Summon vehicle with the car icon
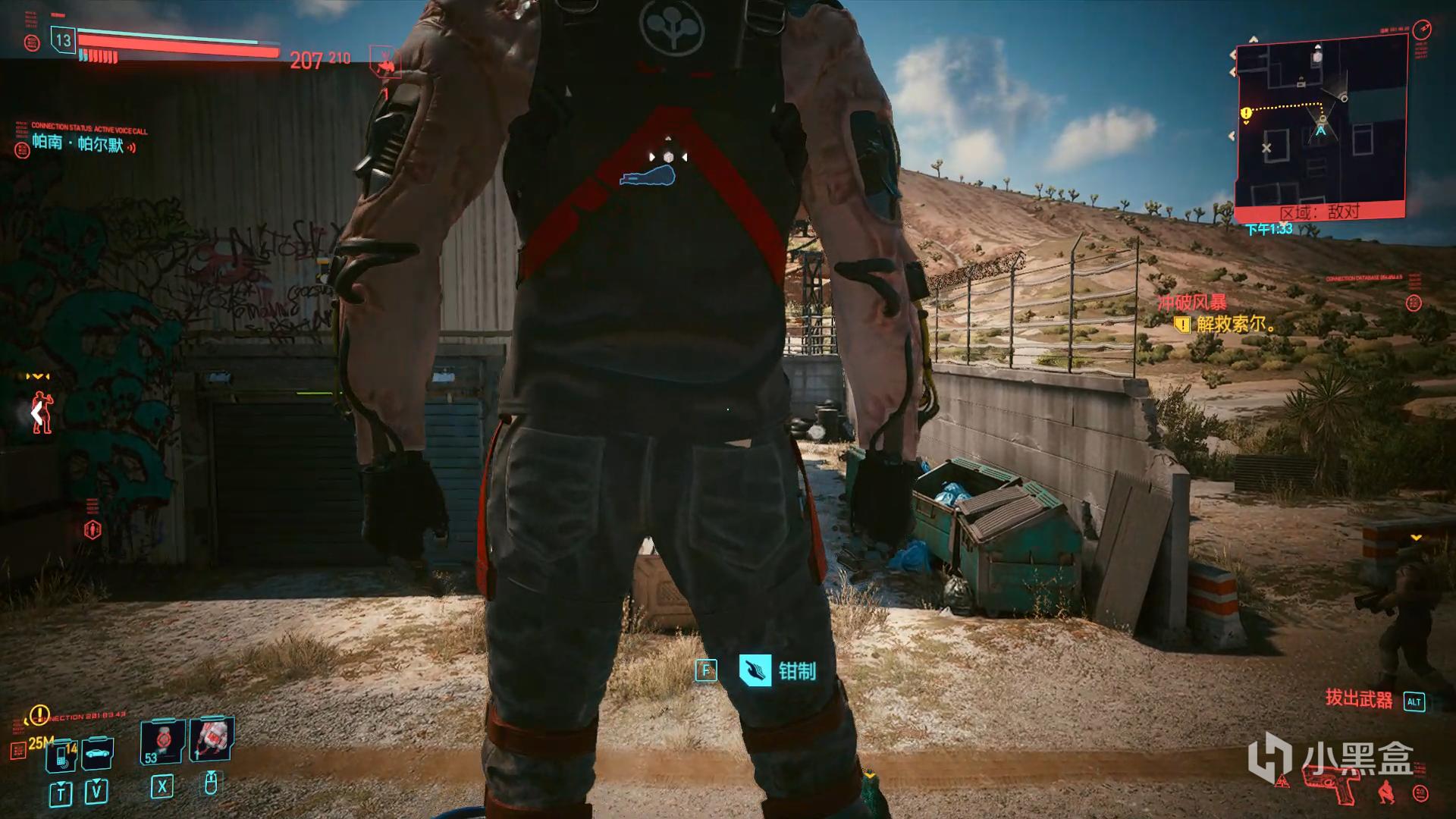 (x=98, y=753)
